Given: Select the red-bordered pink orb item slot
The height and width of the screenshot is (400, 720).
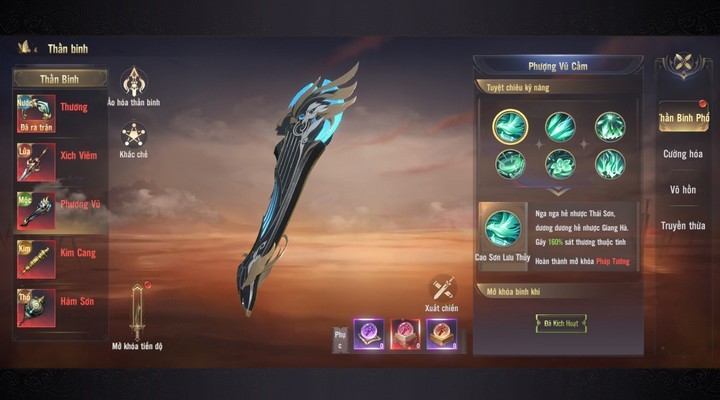Looking at the screenshot, I should pyautogui.click(x=405, y=334).
